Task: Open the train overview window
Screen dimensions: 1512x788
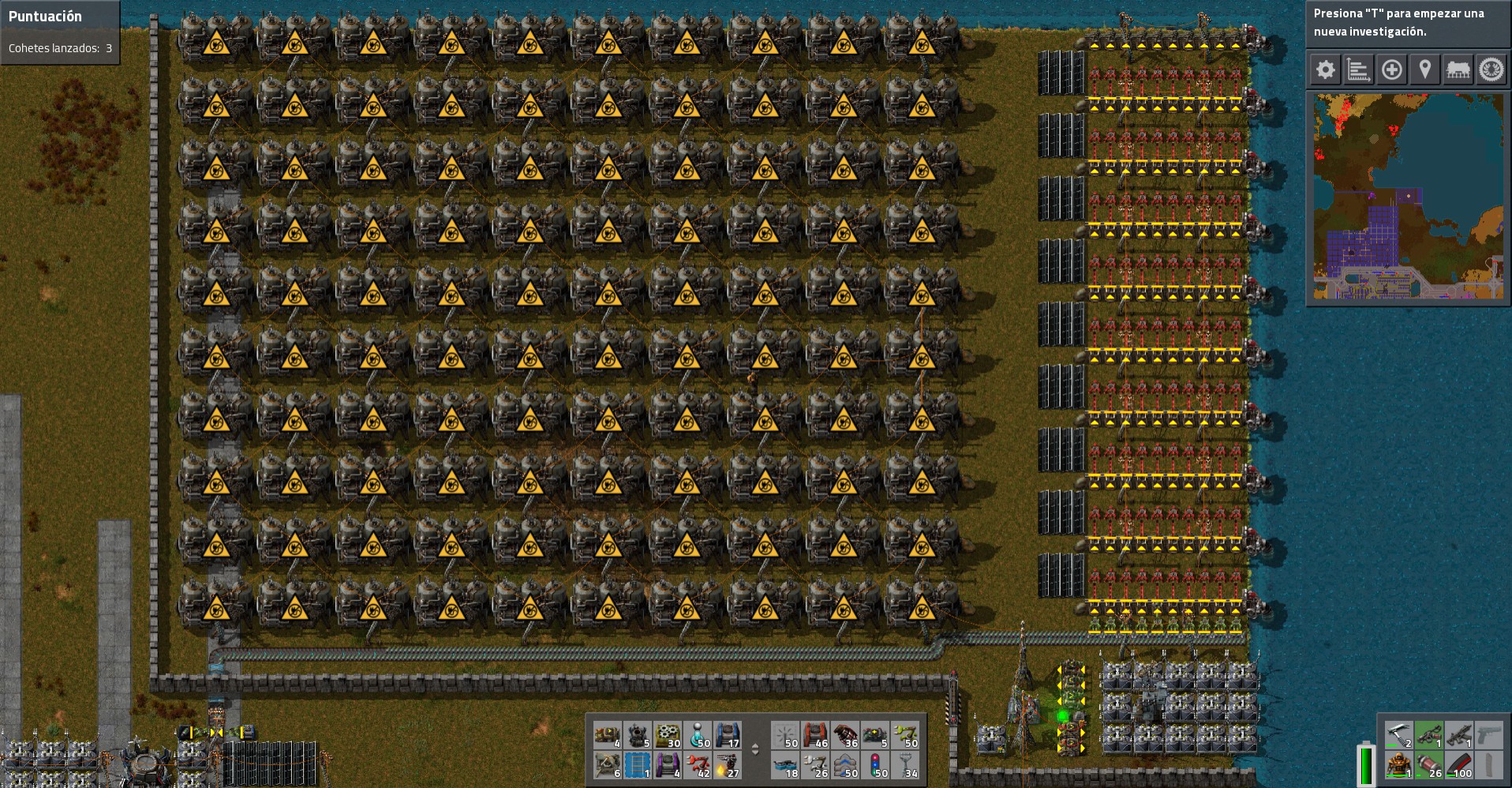Action: coord(1458,69)
